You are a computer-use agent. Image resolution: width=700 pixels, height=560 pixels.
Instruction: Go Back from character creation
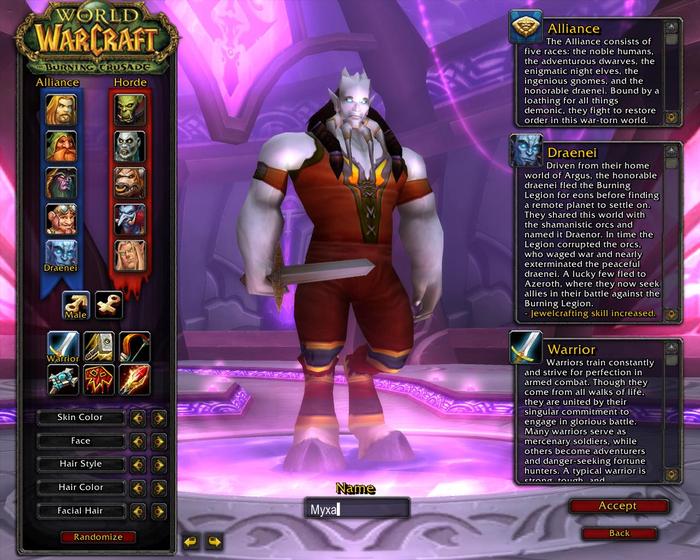(x=618, y=533)
